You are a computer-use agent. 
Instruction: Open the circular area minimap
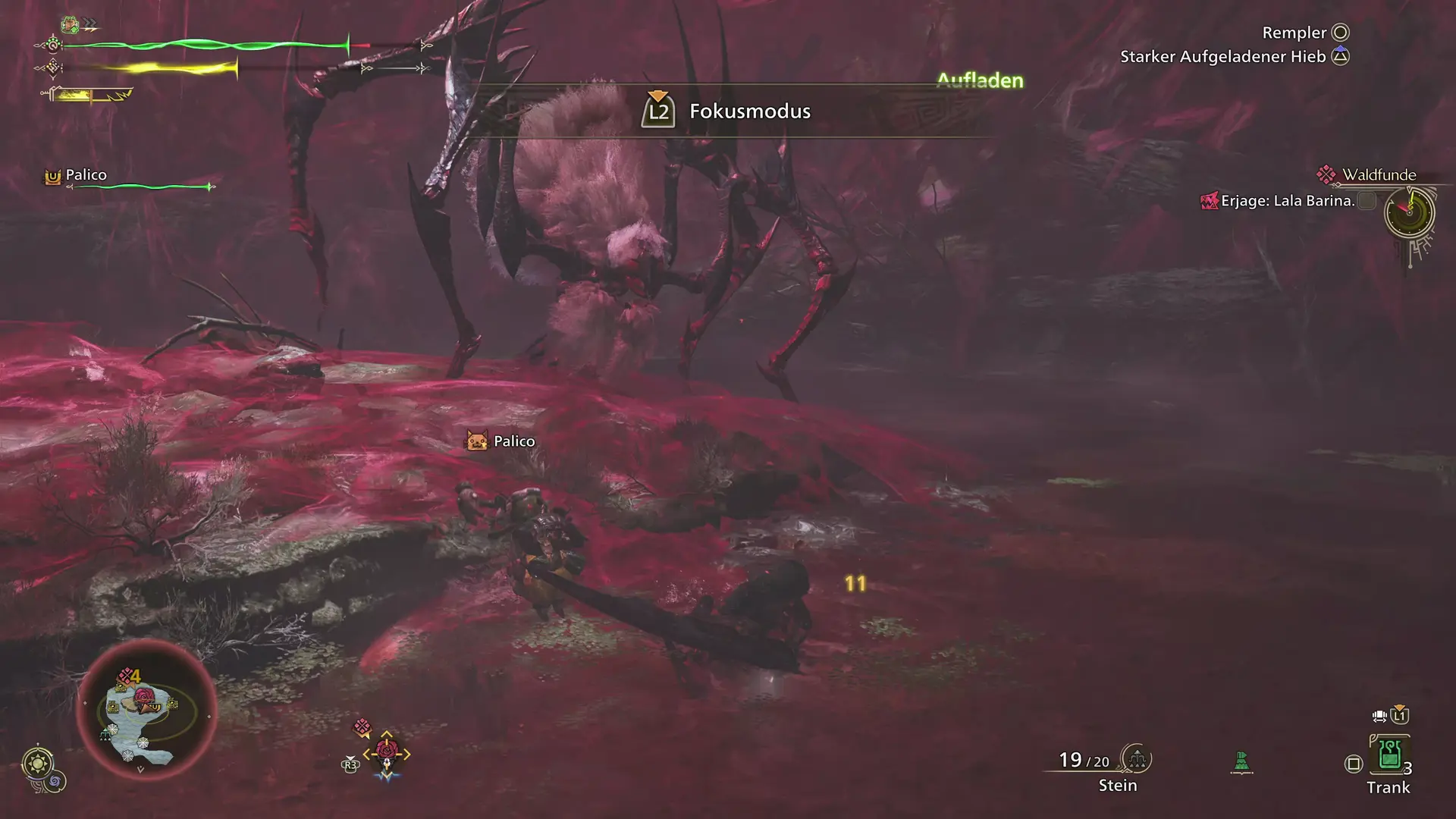tap(146, 711)
